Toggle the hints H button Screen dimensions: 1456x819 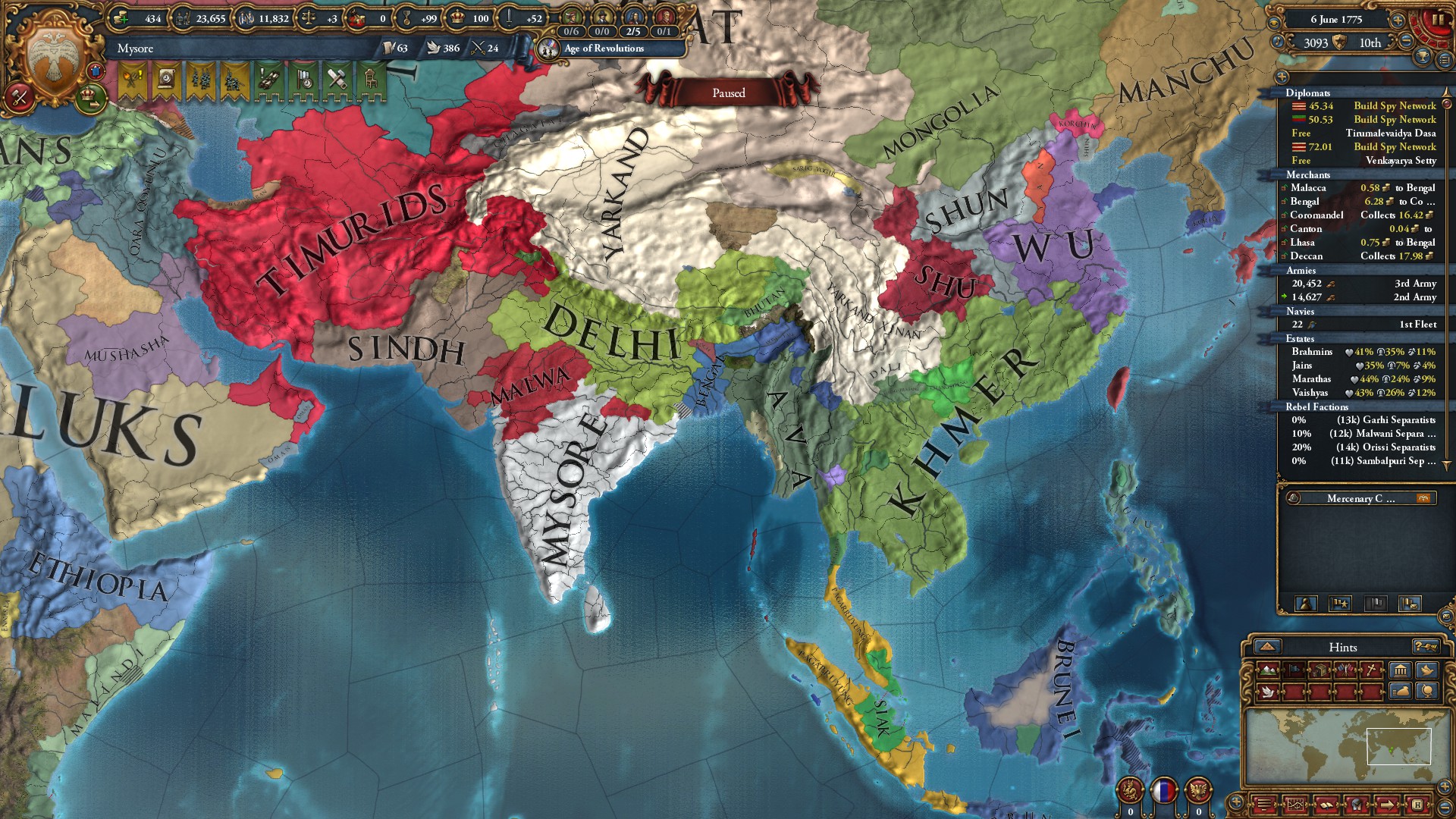1418,805
